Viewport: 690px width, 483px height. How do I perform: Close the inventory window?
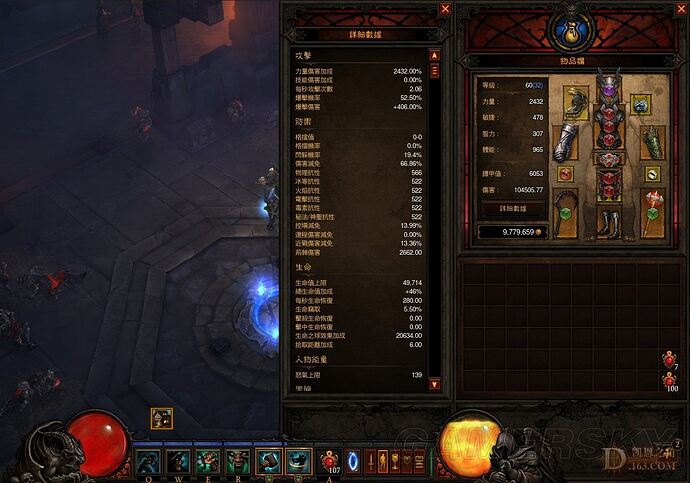pyautogui.click(x=675, y=9)
